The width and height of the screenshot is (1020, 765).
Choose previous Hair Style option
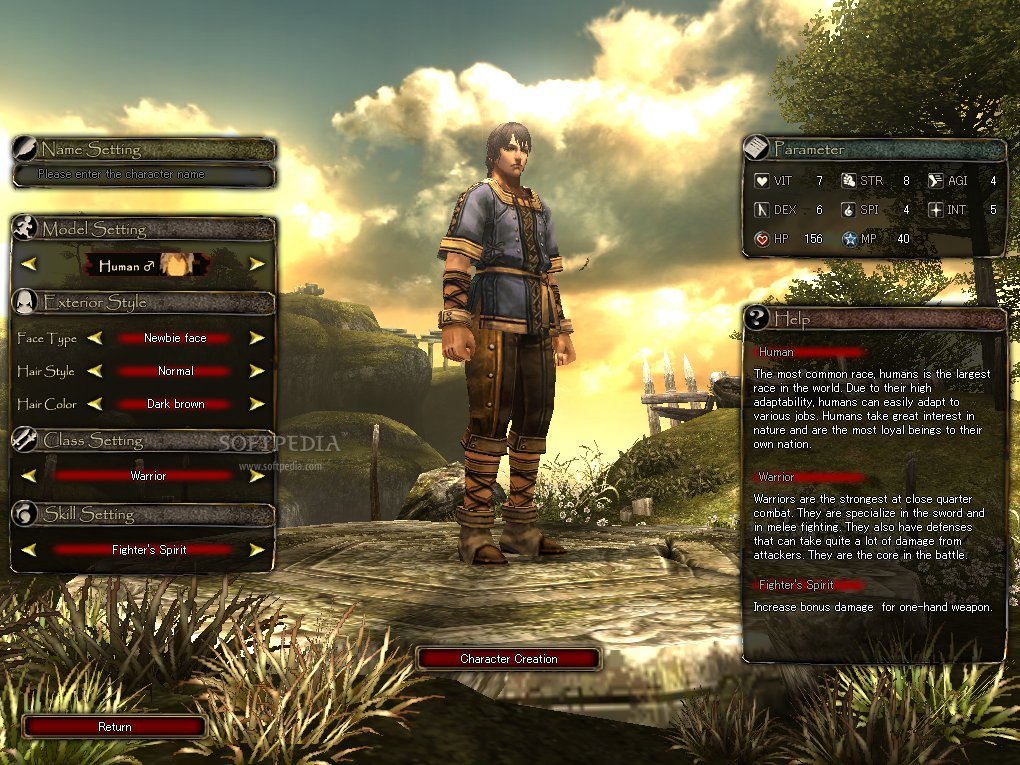pyautogui.click(x=94, y=371)
